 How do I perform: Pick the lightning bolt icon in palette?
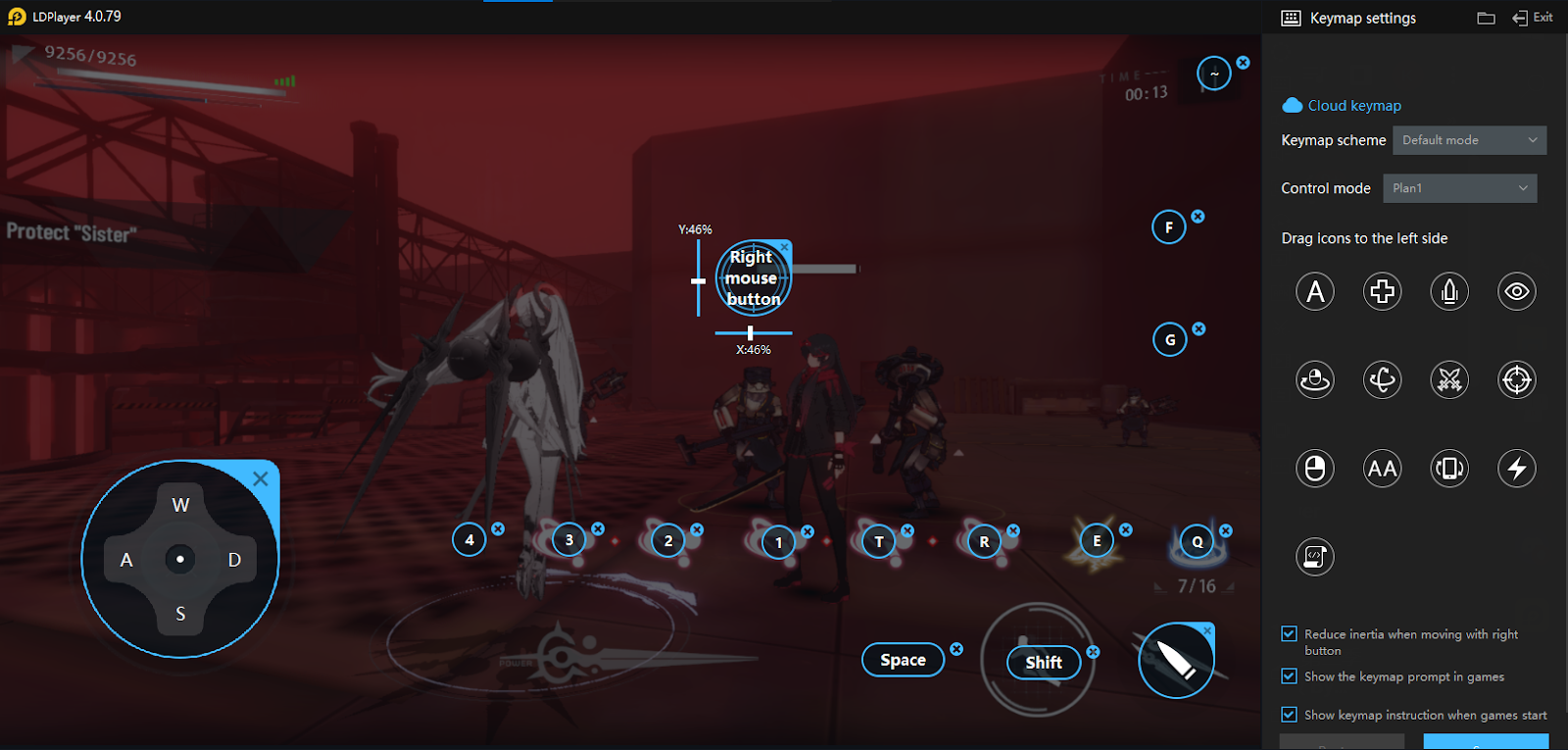pyautogui.click(x=1516, y=469)
